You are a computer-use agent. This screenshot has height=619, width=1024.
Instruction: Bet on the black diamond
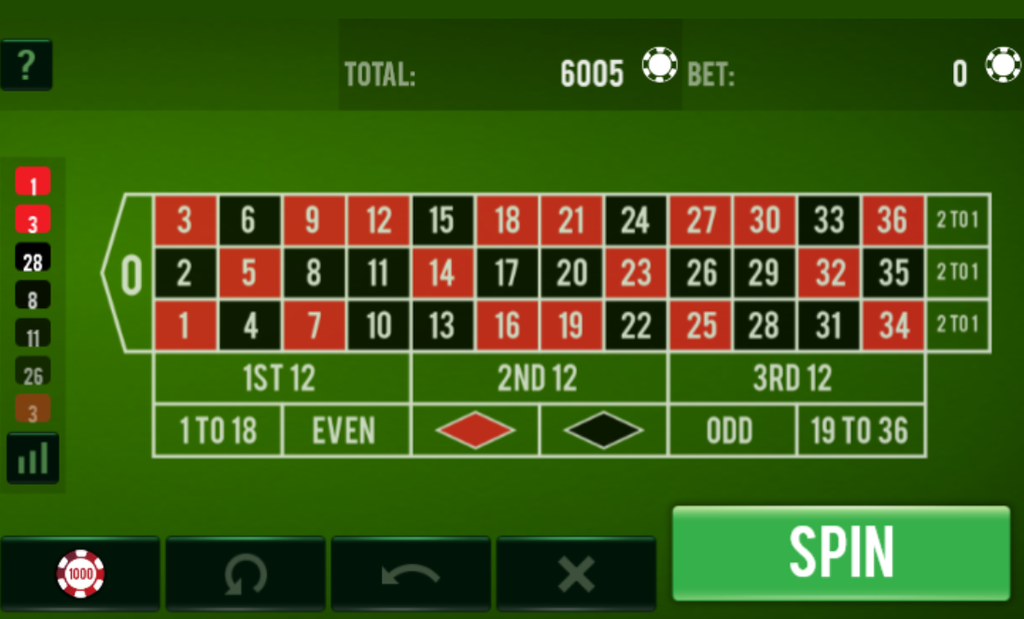click(603, 431)
